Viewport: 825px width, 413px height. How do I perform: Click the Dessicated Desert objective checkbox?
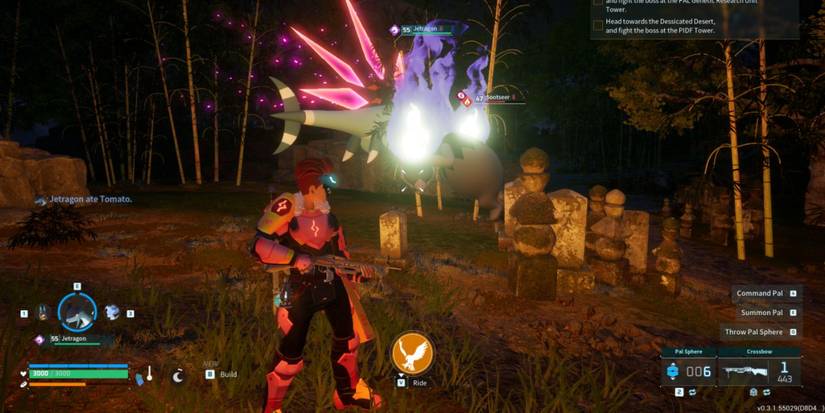tap(598, 26)
